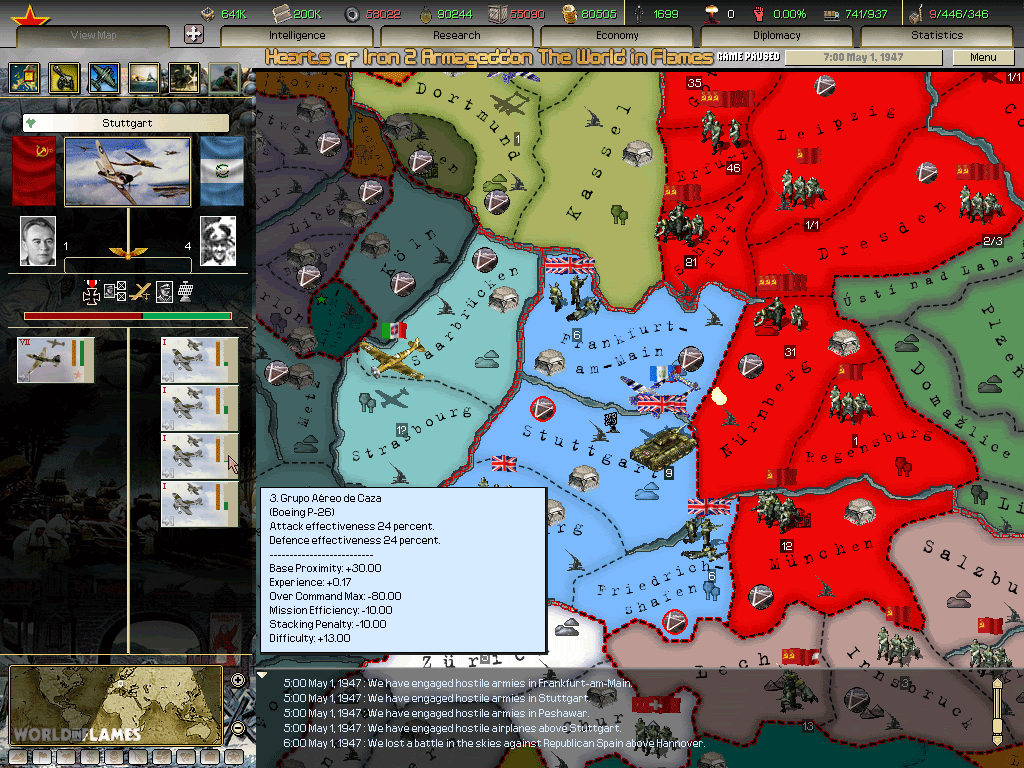Open the Intelligence tab
Viewport: 1024px width, 768px height.
tap(297, 36)
